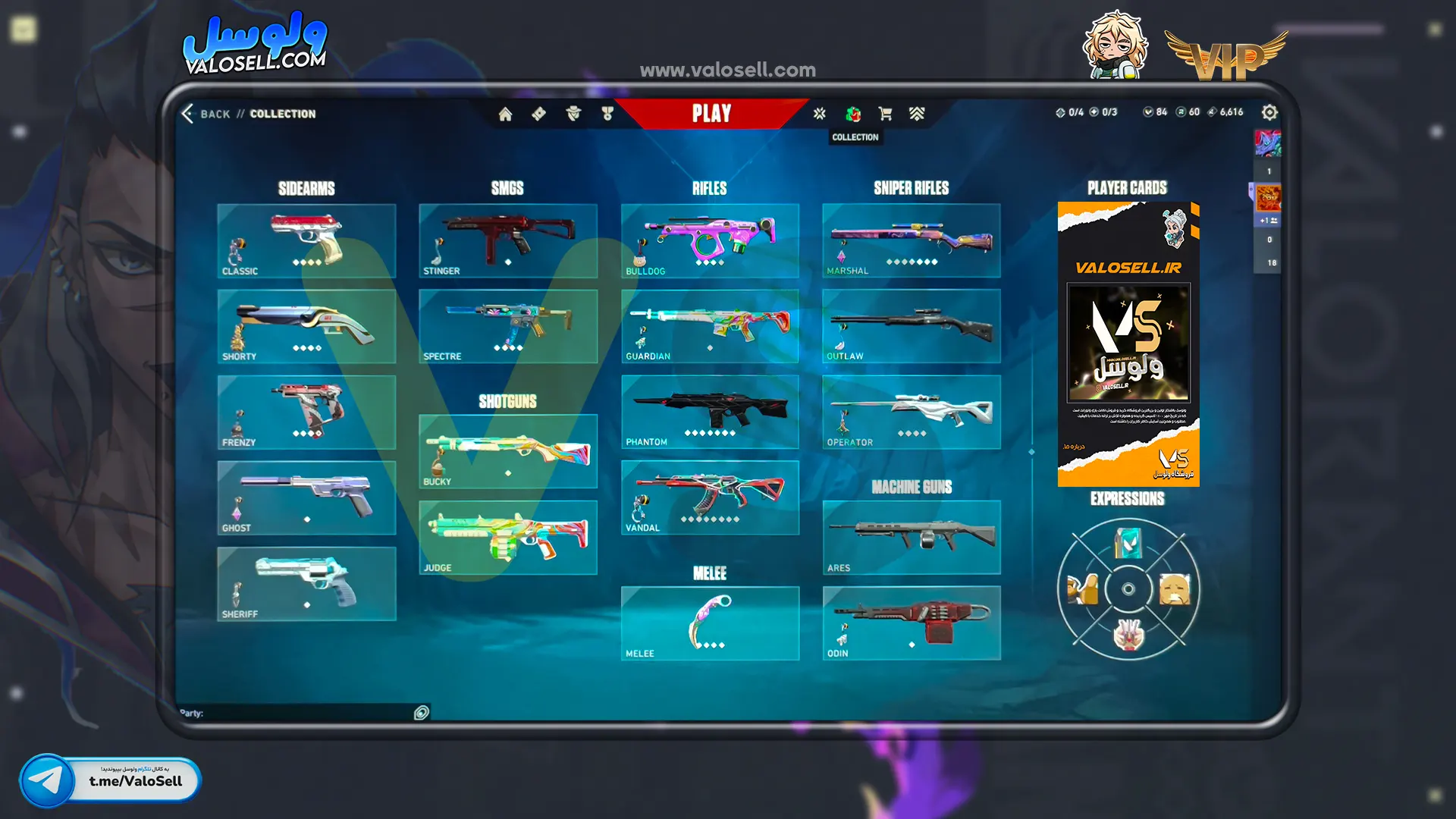Select the Odin machine gun slot
This screenshot has width=1456, height=819.
(911, 623)
